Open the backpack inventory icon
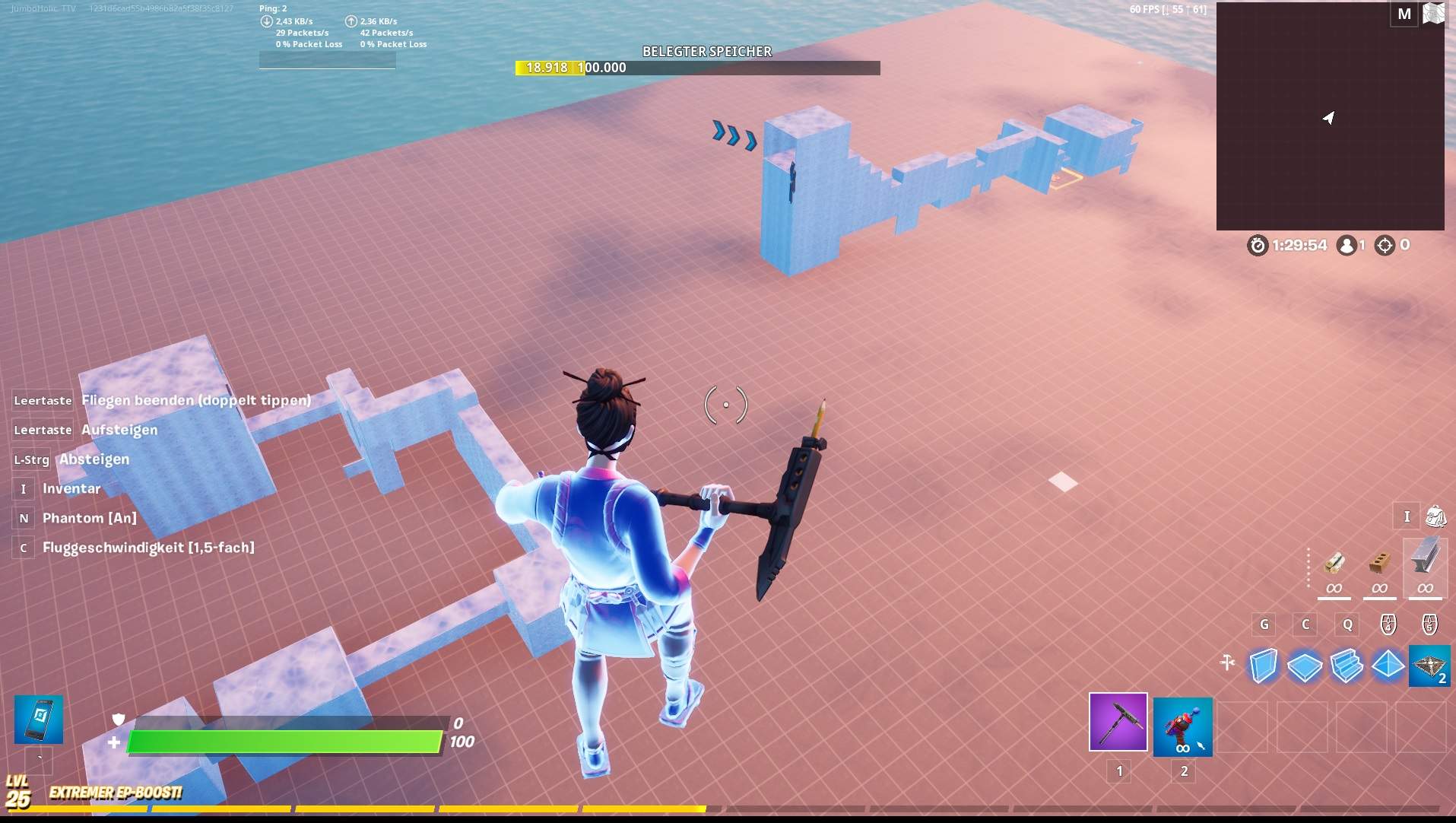Viewport: 1456px width, 823px height. pos(1435,516)
